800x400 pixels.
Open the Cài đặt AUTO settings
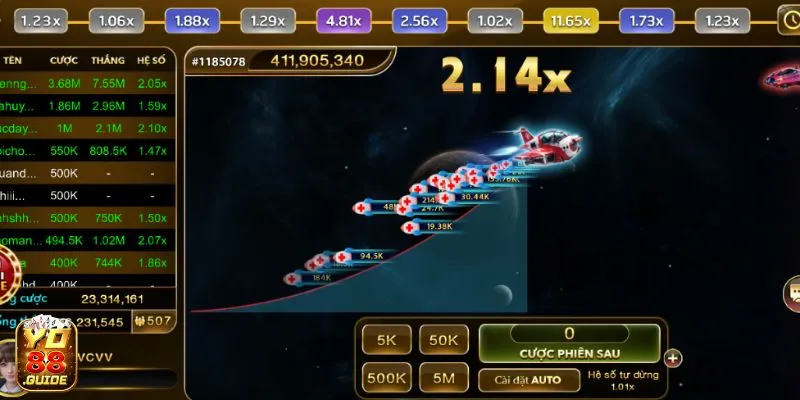coord(529,380)
